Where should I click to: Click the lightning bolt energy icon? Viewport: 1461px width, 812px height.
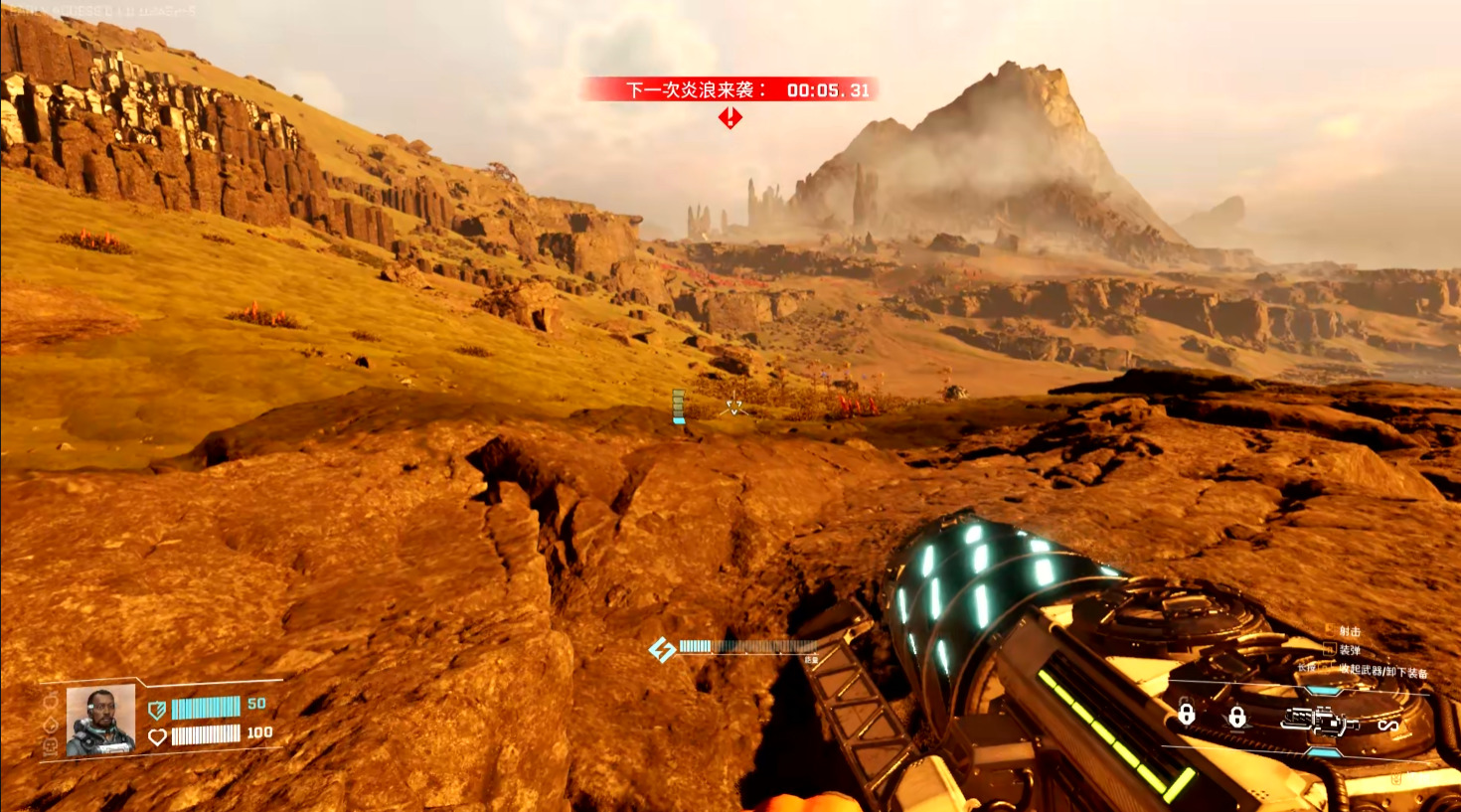point(662,650)
